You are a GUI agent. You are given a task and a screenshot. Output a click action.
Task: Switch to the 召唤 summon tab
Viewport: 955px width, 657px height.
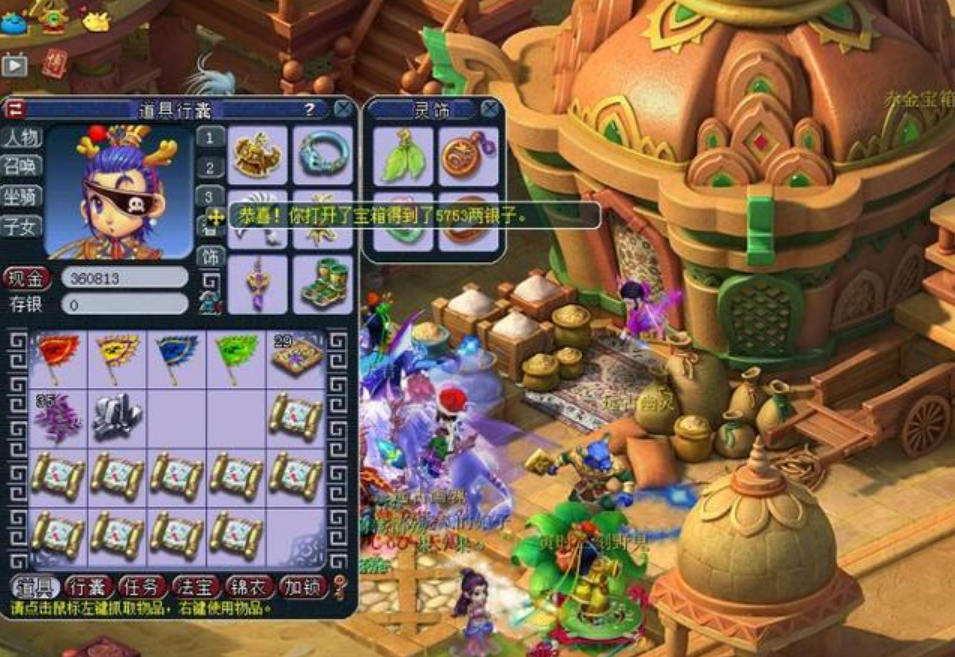tap(20, 166)
